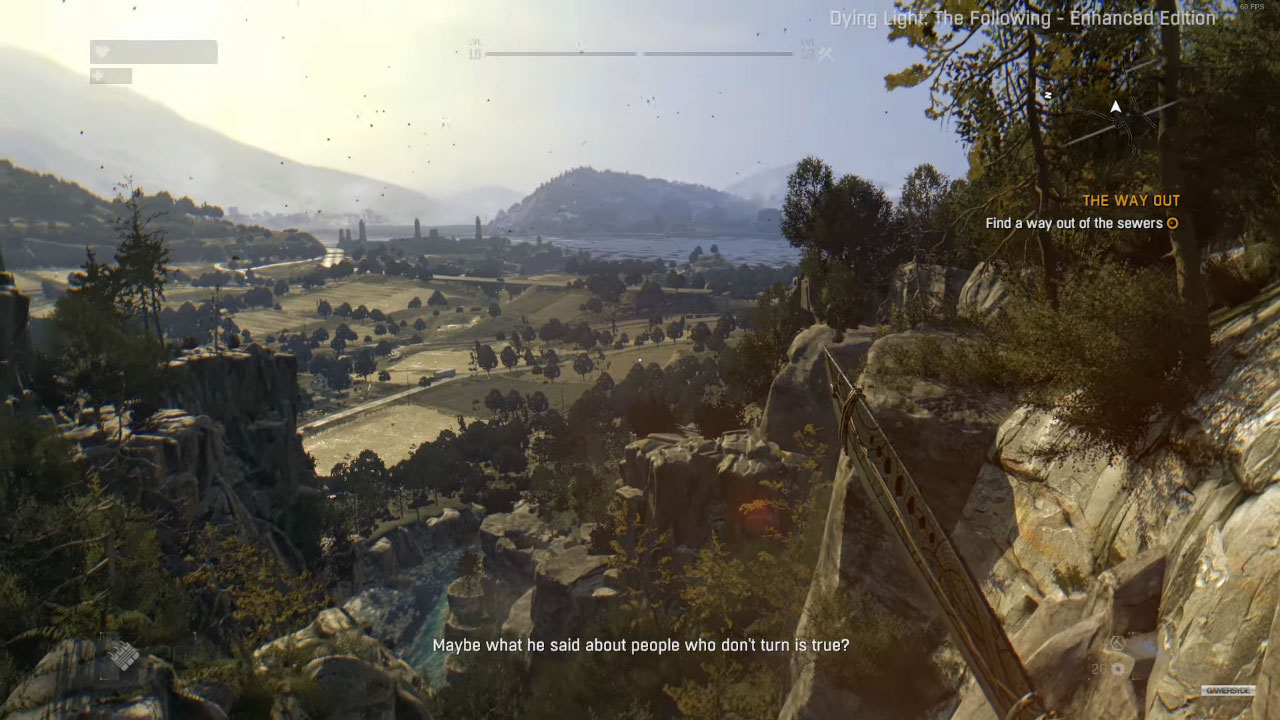This screenshot has height=720, width=1280.
Task: Click the GAMERSYDE watermark
Action: tap(1229, 690)
